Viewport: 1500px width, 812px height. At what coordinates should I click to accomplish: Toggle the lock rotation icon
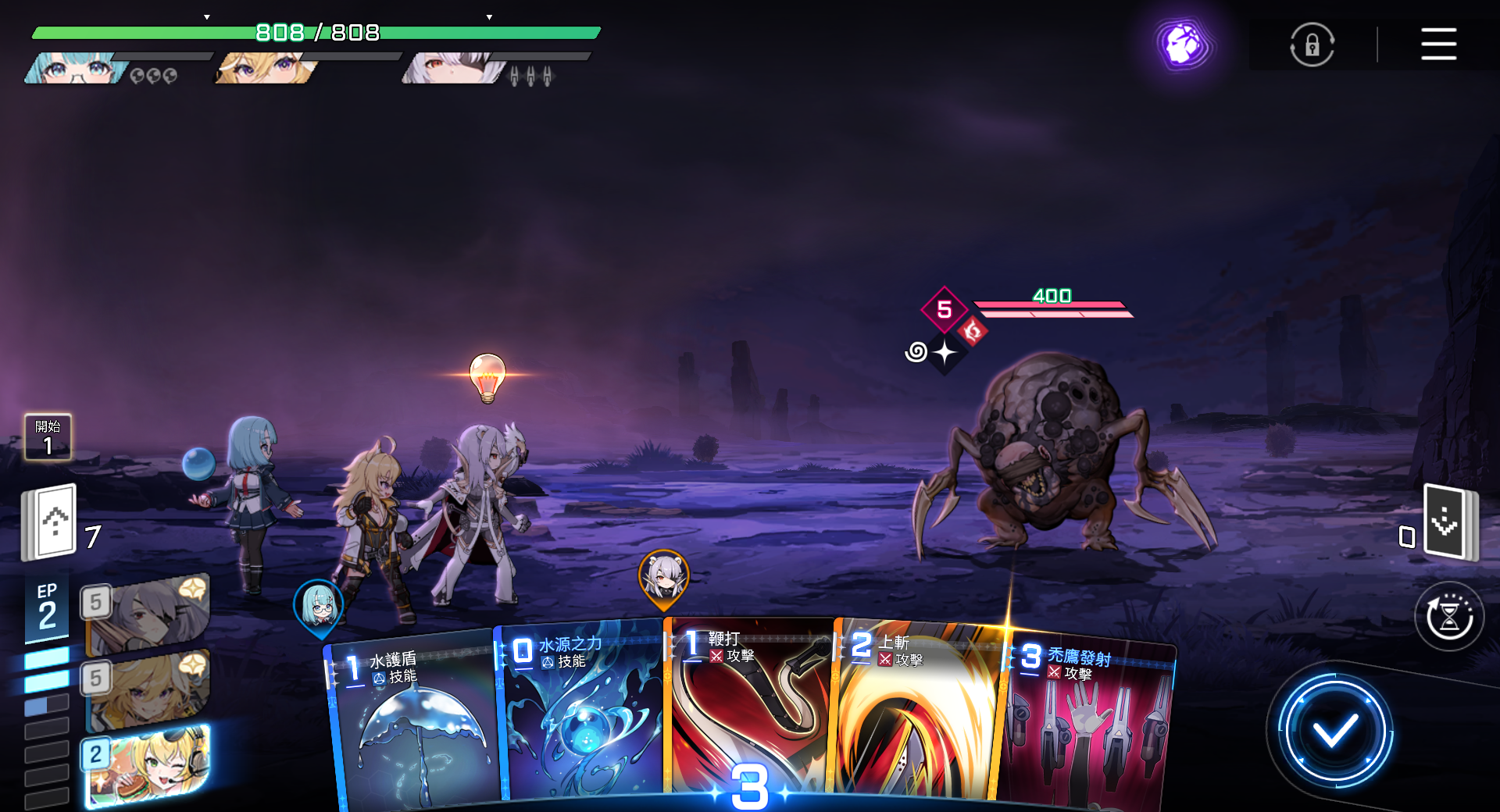(x=1312, y=45)
